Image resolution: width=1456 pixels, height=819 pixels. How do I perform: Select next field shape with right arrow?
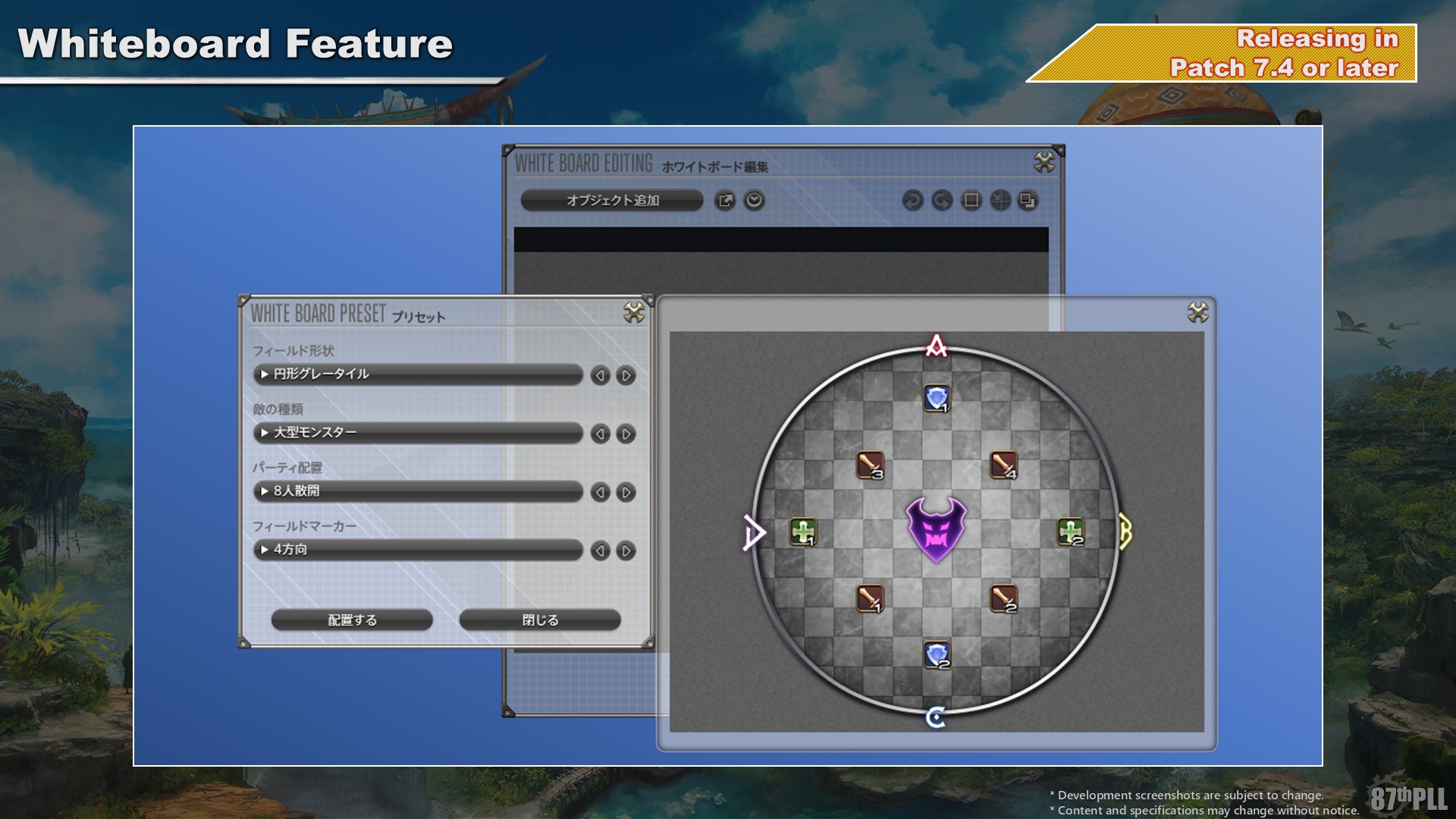click(626, 375)
